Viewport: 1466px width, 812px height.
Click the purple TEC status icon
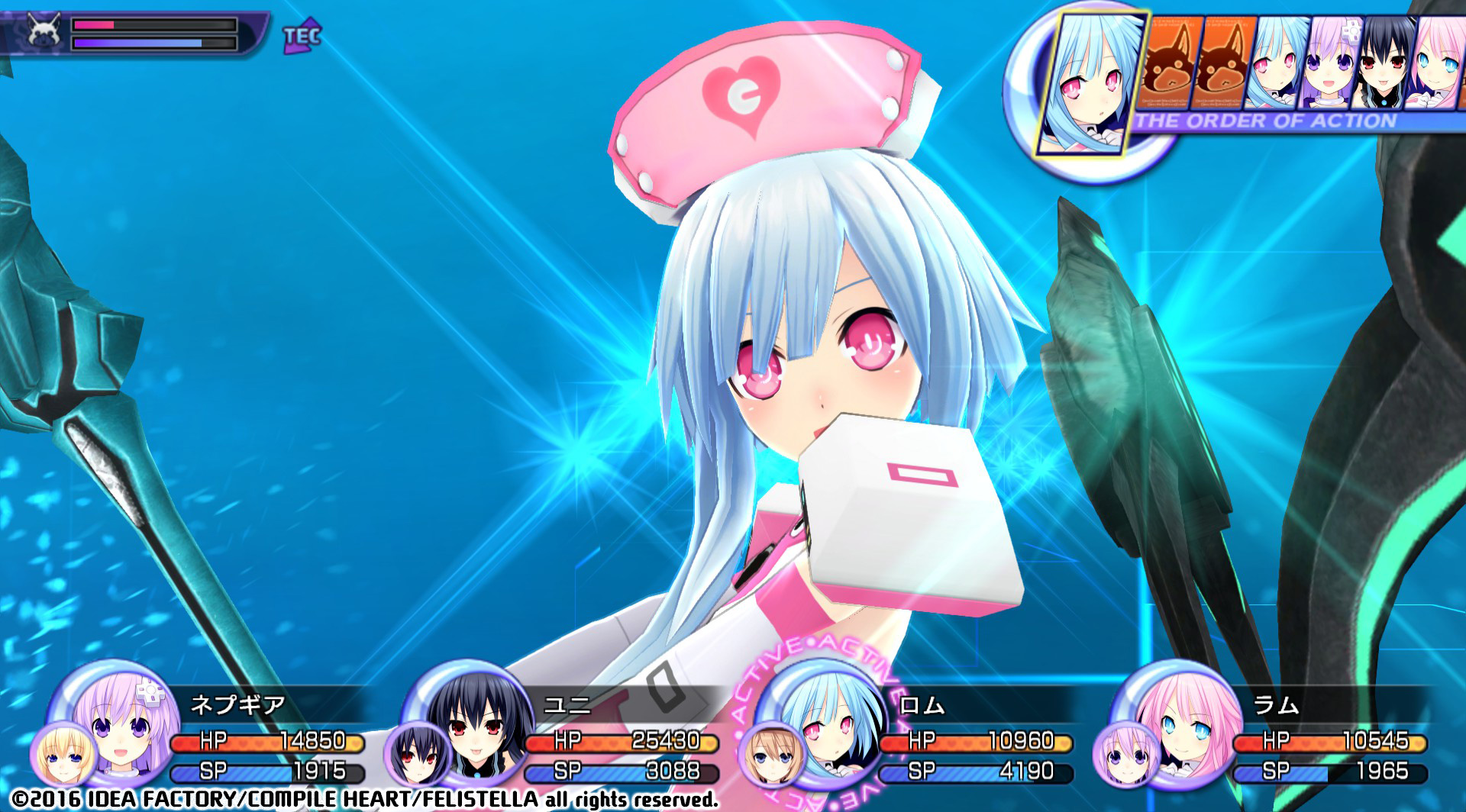tap(298, 34)
